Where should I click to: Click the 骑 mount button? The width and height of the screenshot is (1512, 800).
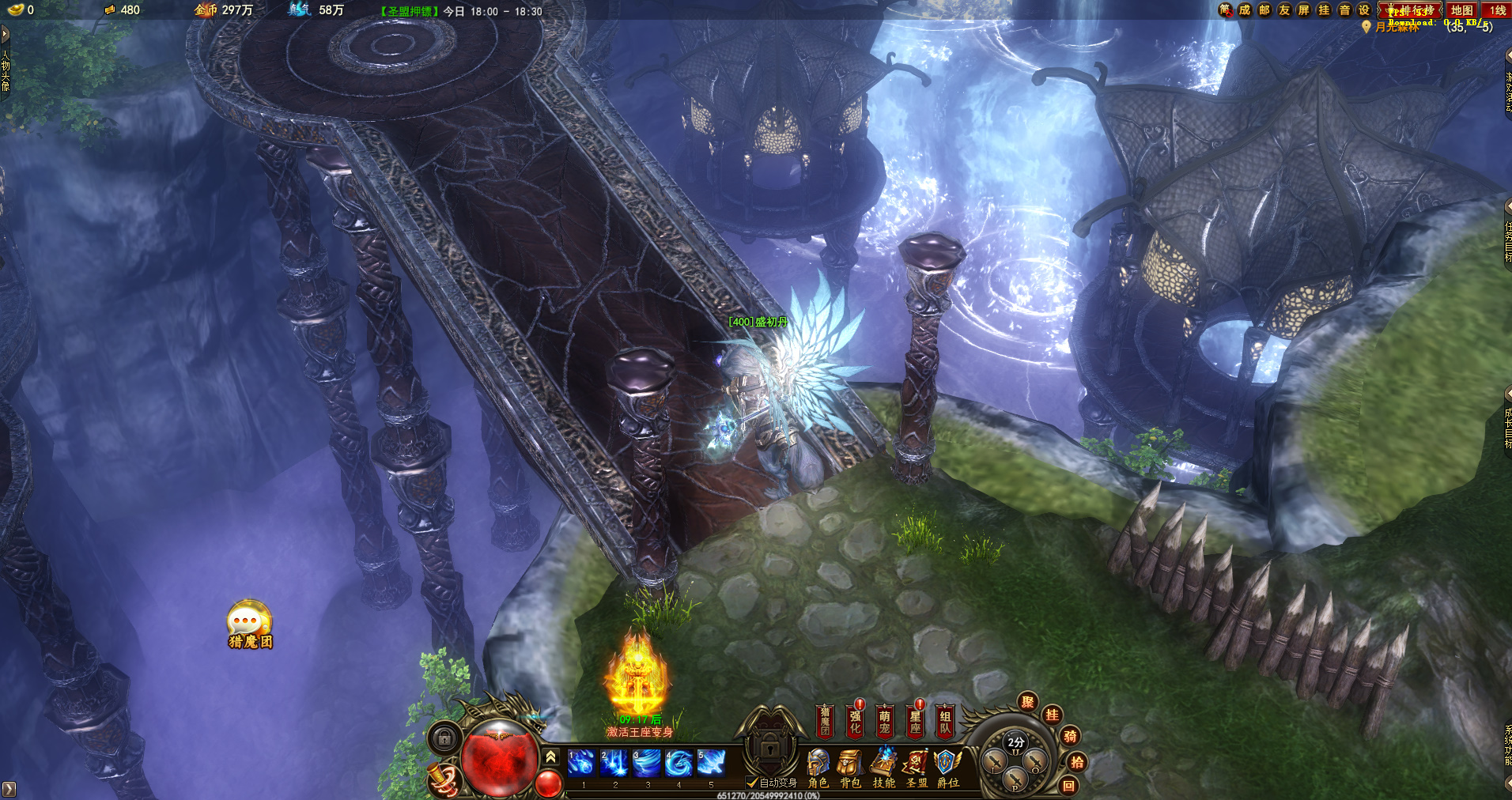coord(1069,737)
